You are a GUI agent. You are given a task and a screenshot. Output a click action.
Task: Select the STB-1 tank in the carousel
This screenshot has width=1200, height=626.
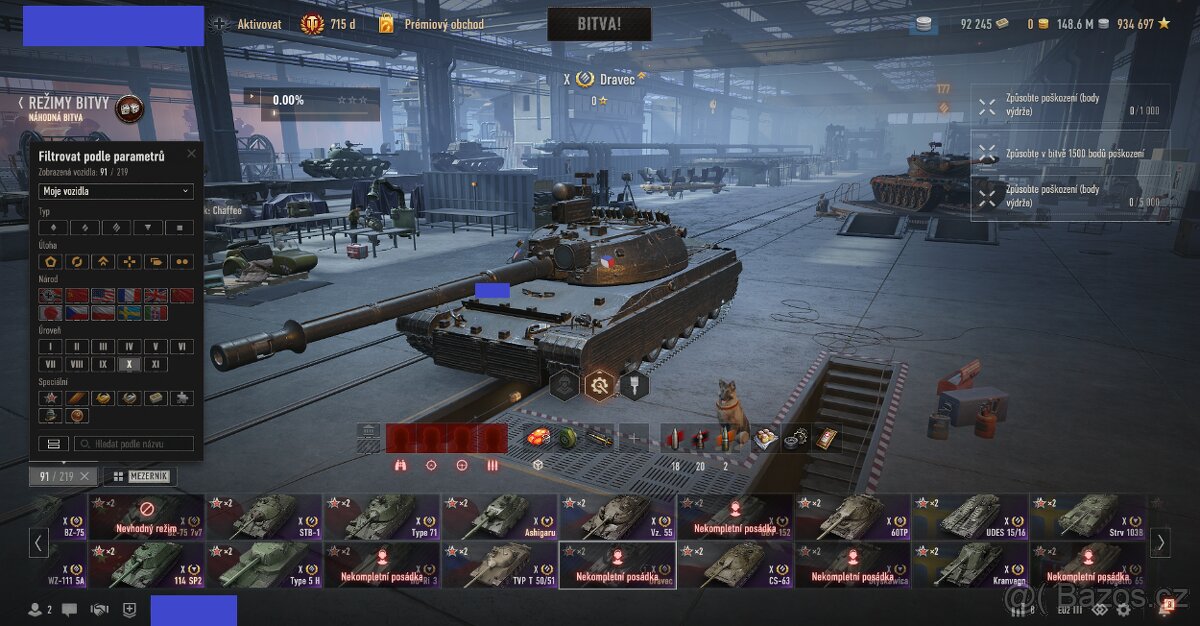point(264,517)
